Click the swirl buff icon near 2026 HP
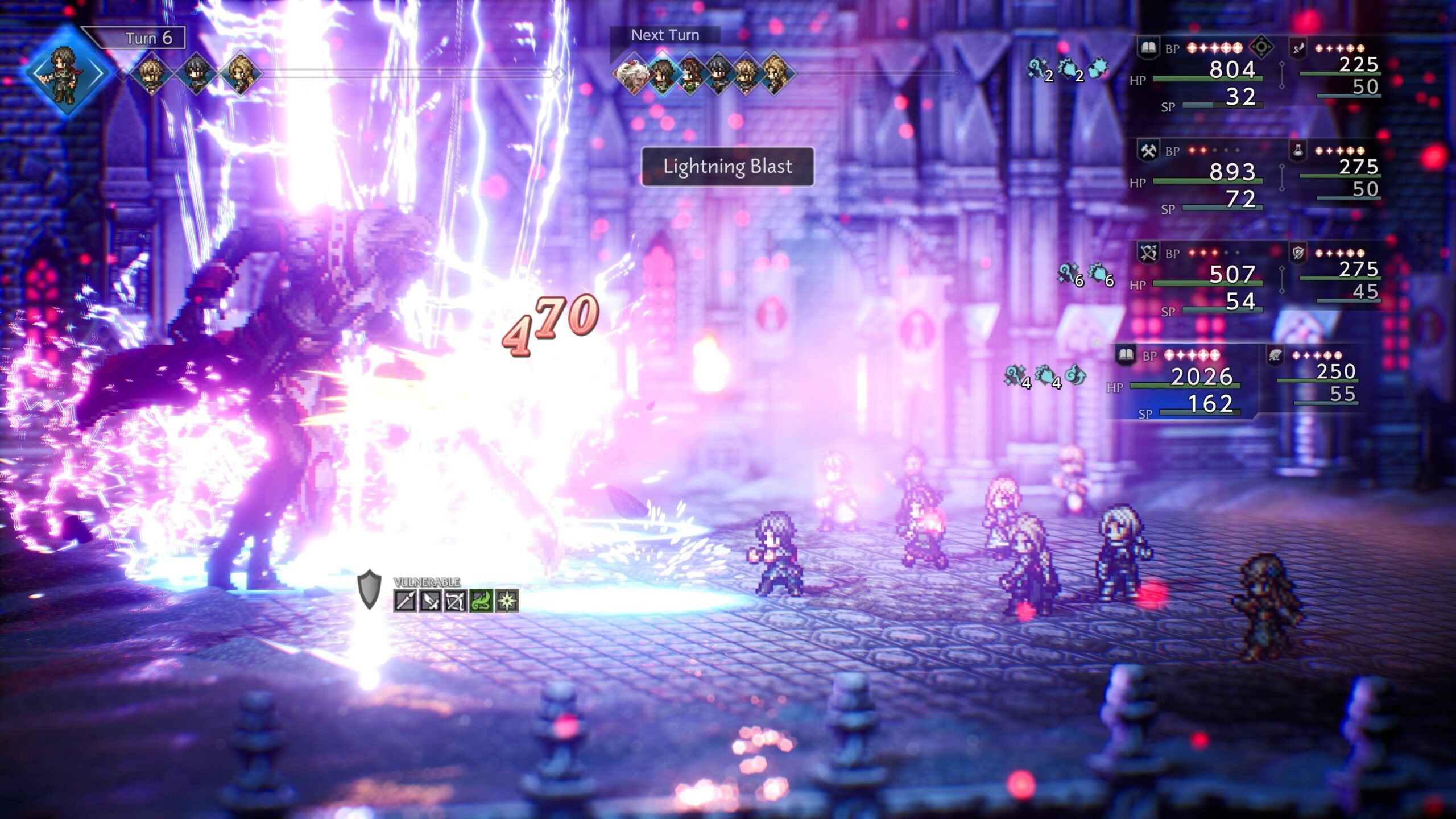 click(x=1076, y=374)
